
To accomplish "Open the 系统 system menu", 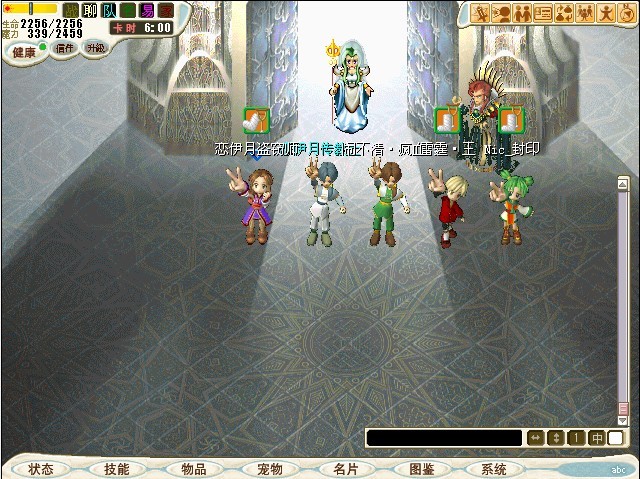I will [x=494, y=469].
